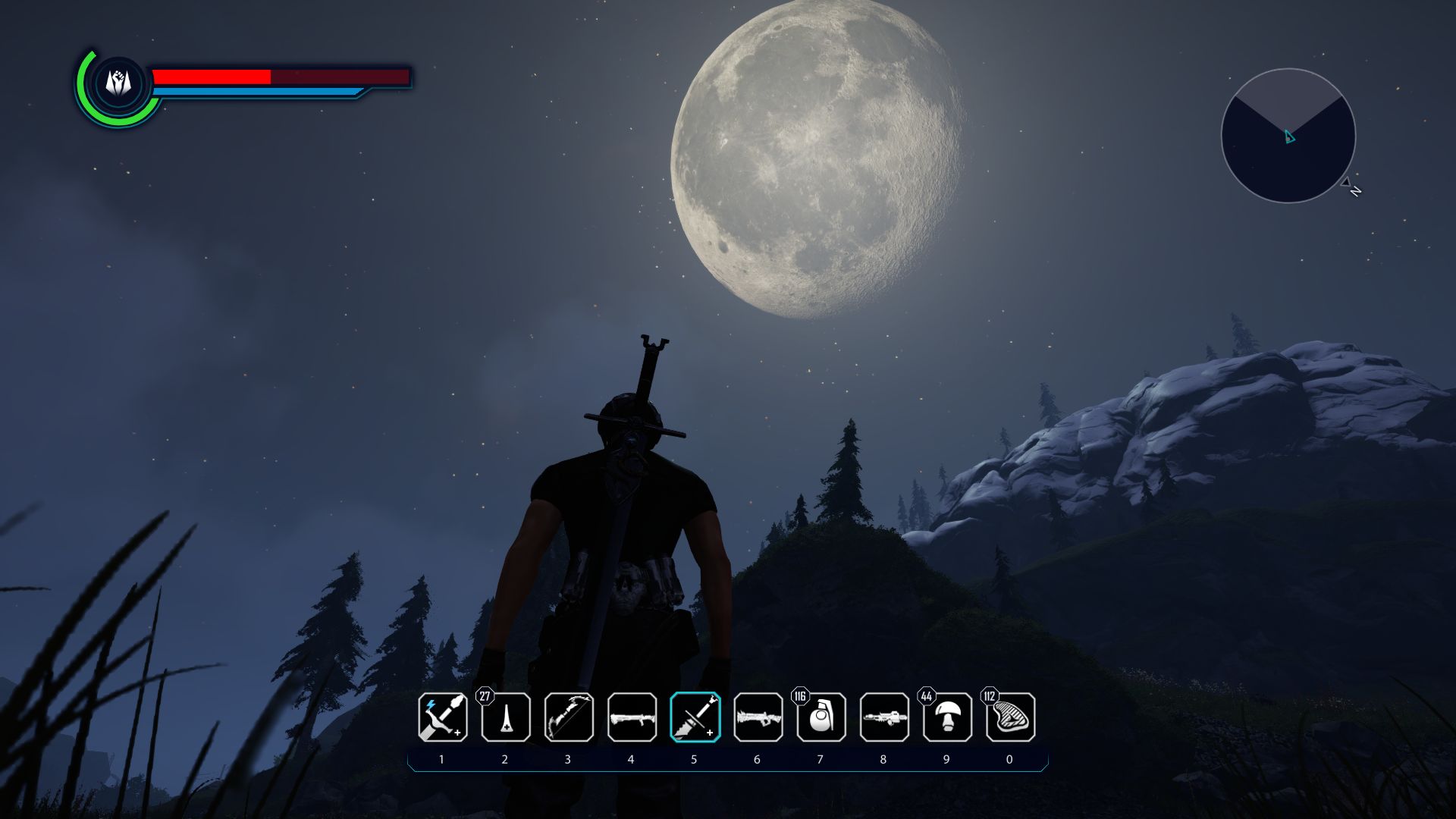Select the shotgun in the fourth hotbar slot
The height and width of the screenshot is (819, 1456).
[632, 717]
